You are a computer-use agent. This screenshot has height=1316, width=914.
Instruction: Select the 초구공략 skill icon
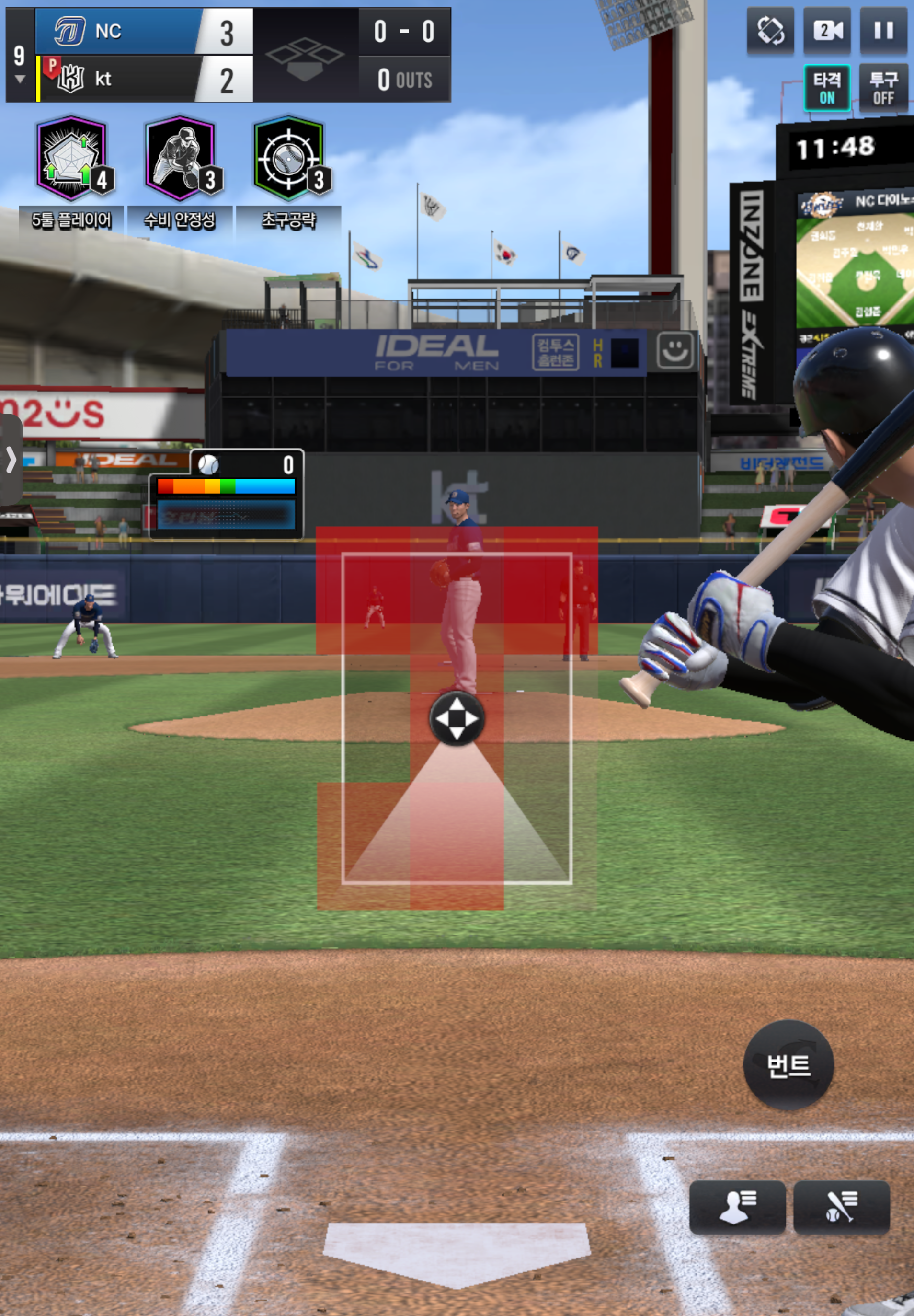[x=289, y=159]
